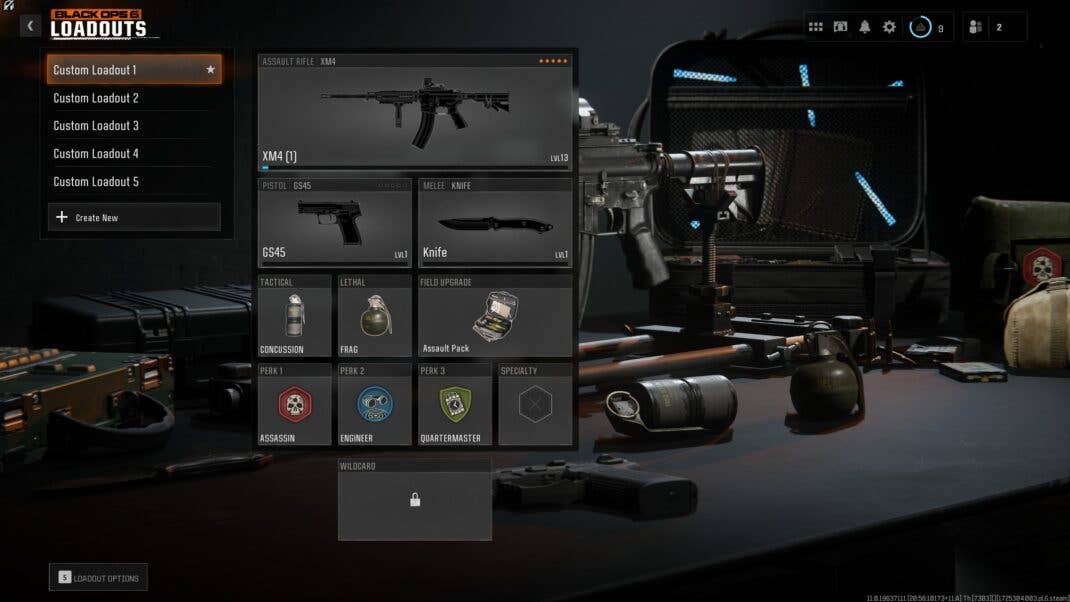Open Loadout Options

[98, 577]
